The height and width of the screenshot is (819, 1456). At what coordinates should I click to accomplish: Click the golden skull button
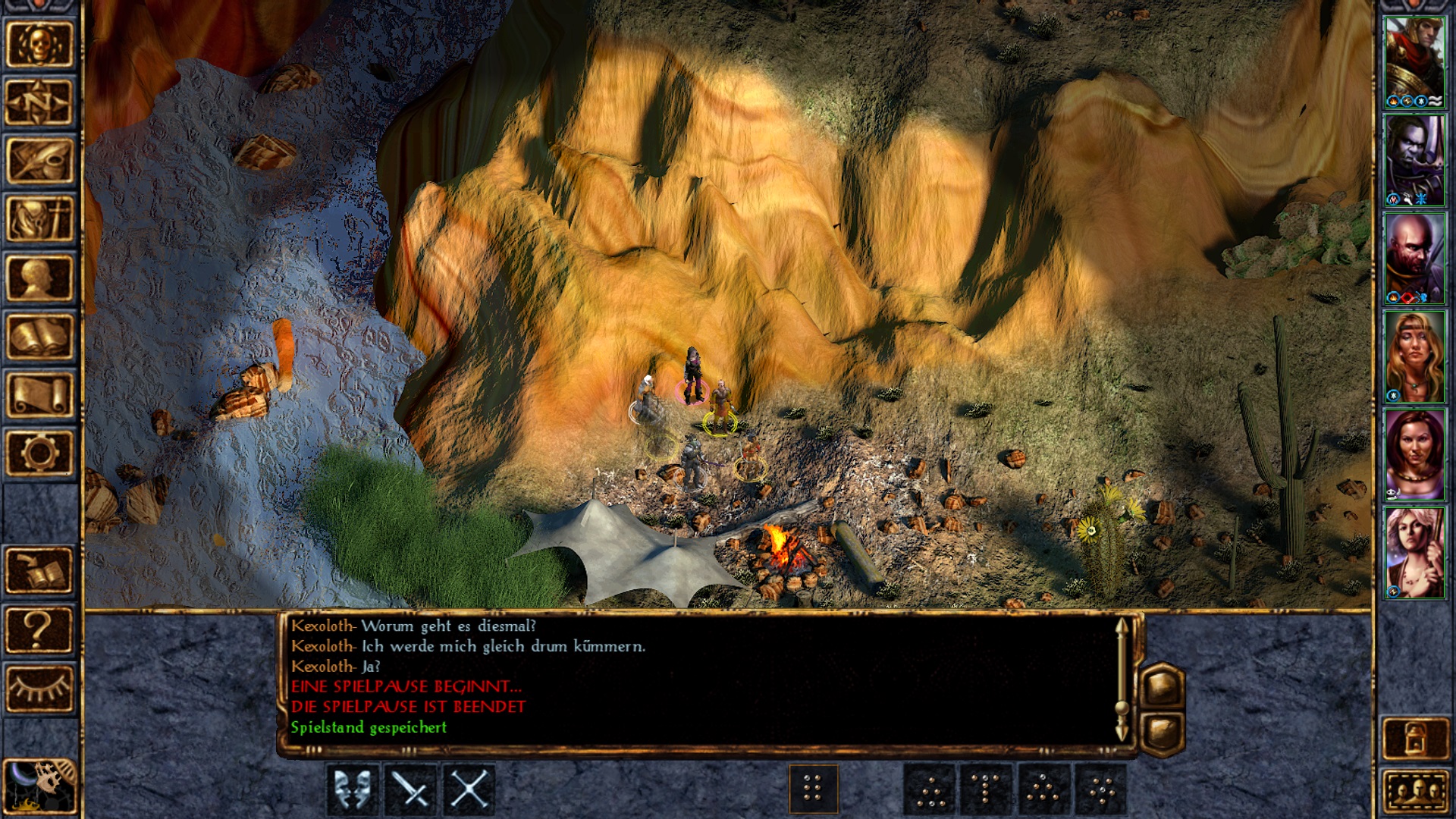tap(39, 44)
